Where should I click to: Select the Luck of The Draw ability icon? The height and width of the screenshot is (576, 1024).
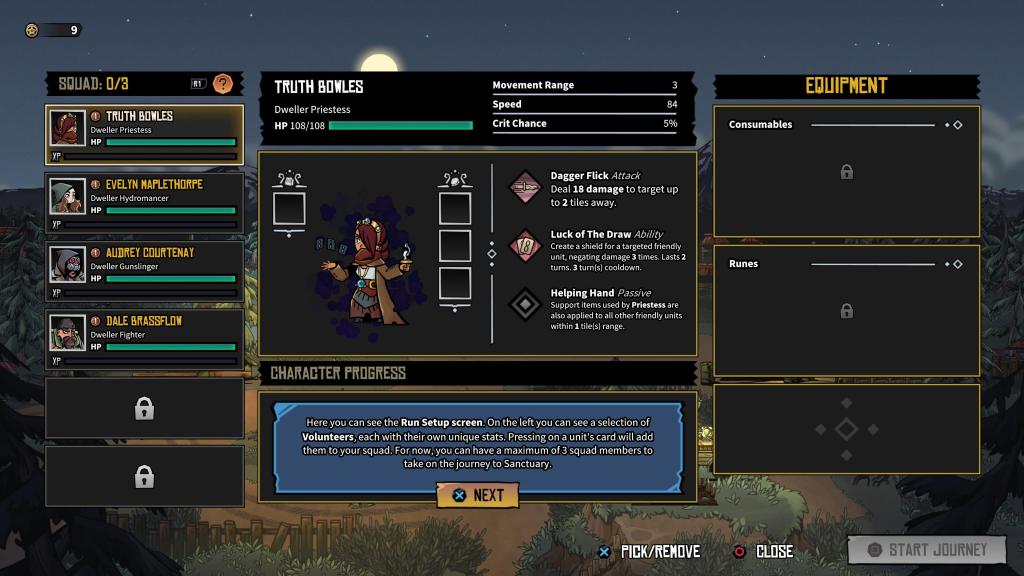[526, 245]
